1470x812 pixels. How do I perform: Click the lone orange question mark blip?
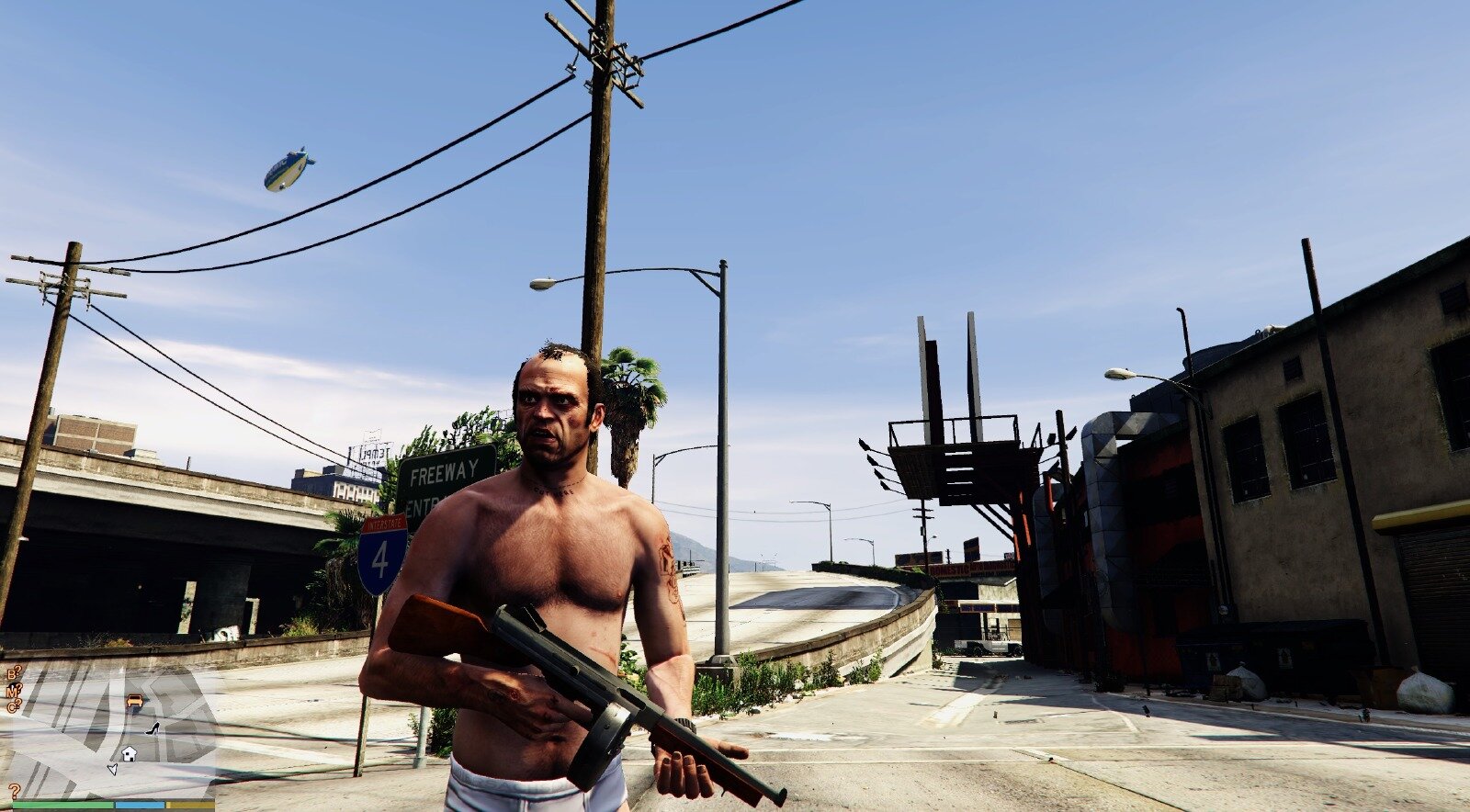point(15,791)
